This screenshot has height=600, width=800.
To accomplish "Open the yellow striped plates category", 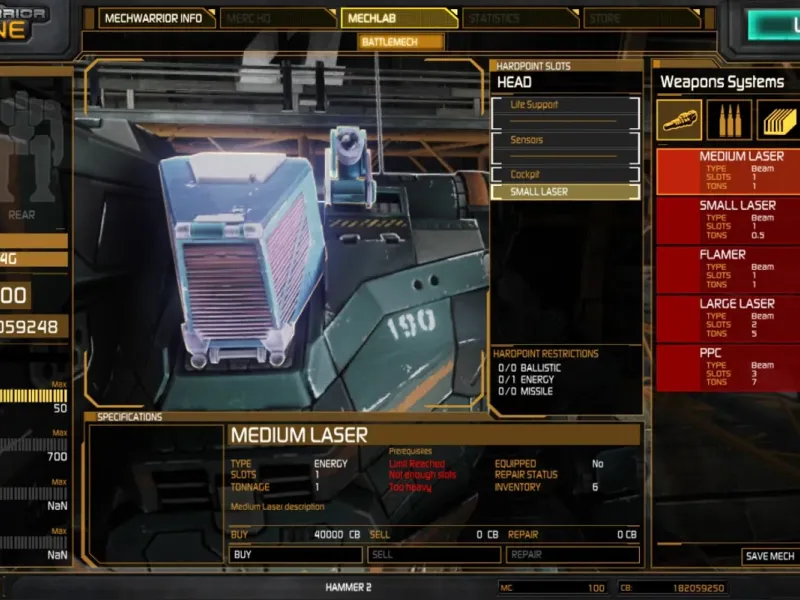I will pos(778,120).
